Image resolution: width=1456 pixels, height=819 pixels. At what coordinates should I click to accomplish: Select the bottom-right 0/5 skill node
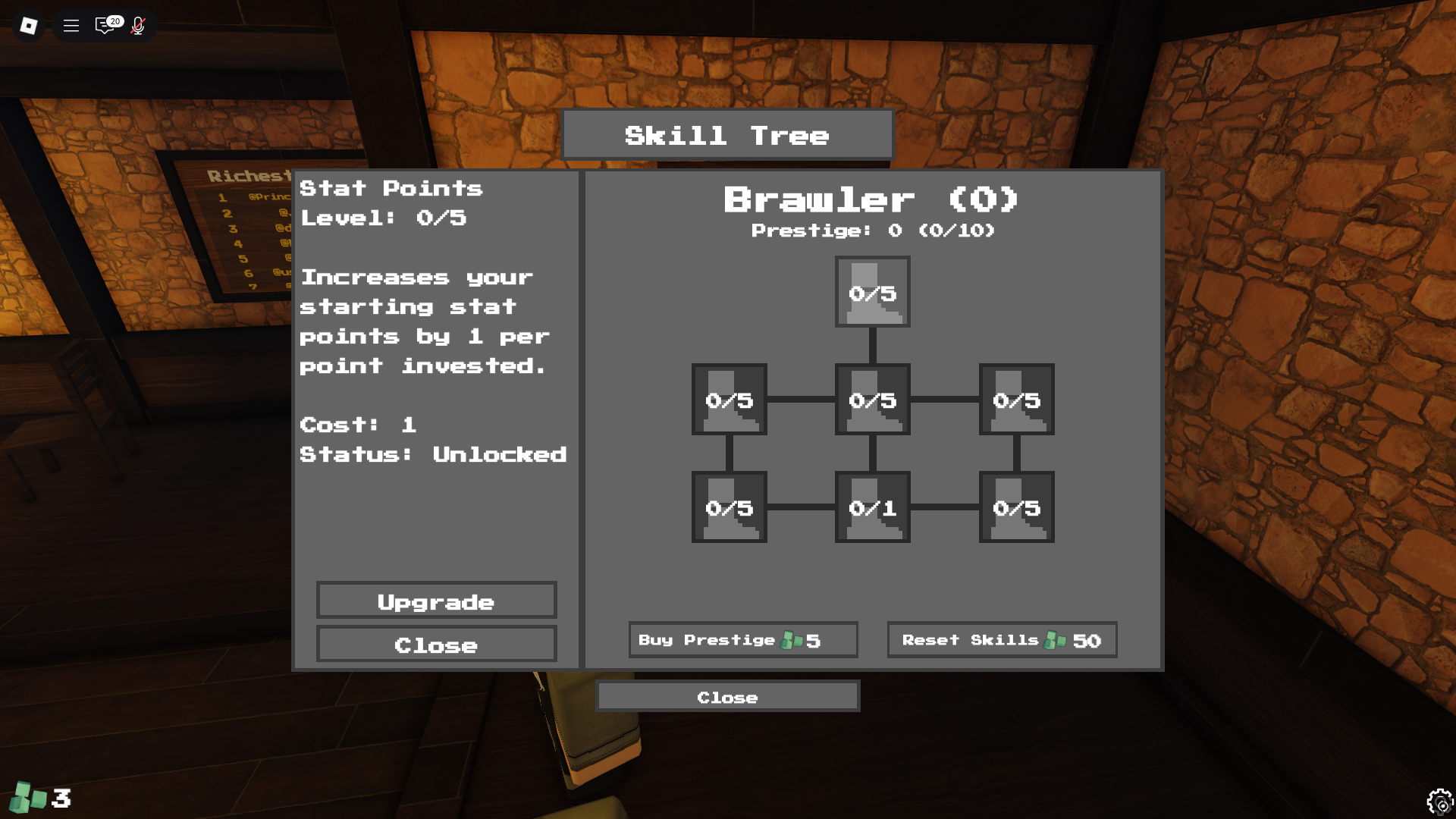coord(1016,508)
